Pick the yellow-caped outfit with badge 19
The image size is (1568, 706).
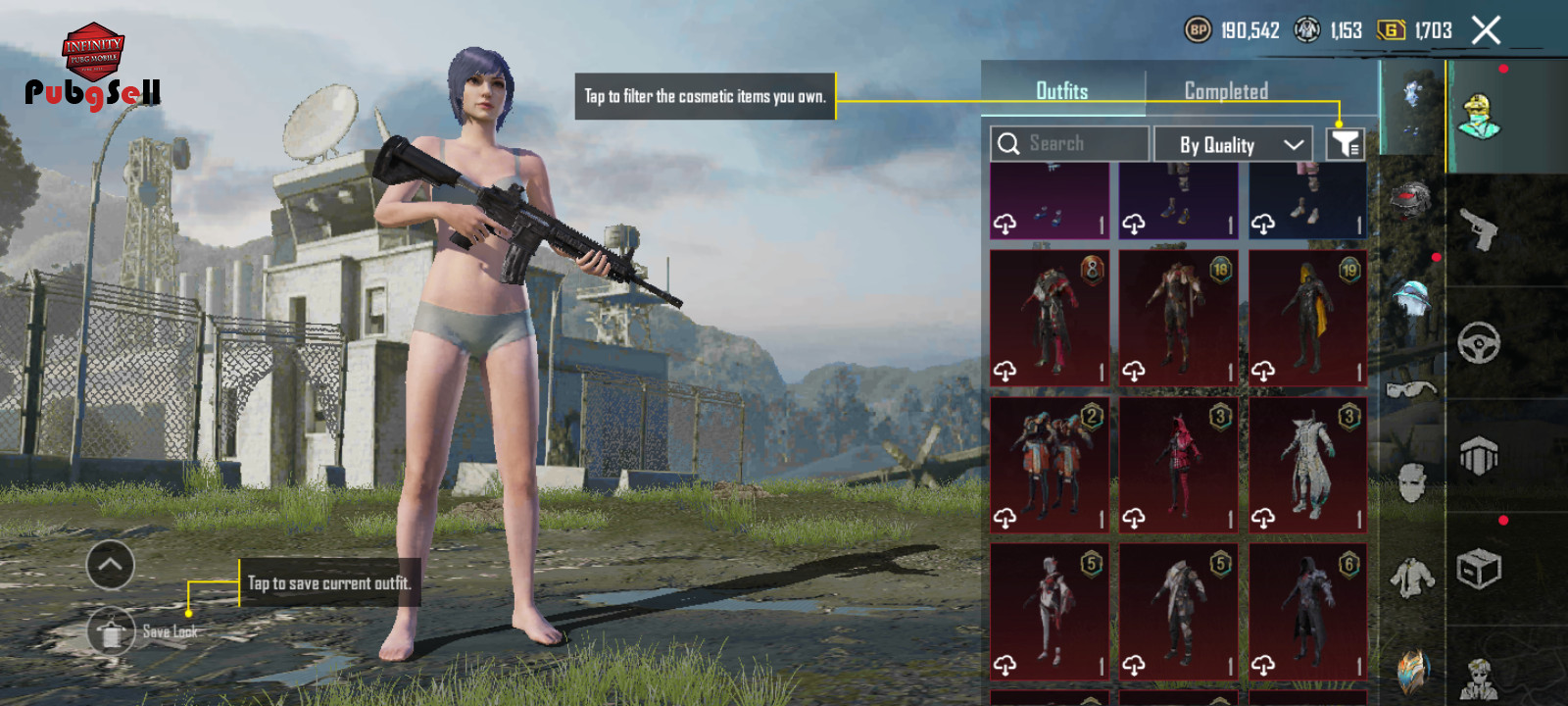tap(1308, 318)
